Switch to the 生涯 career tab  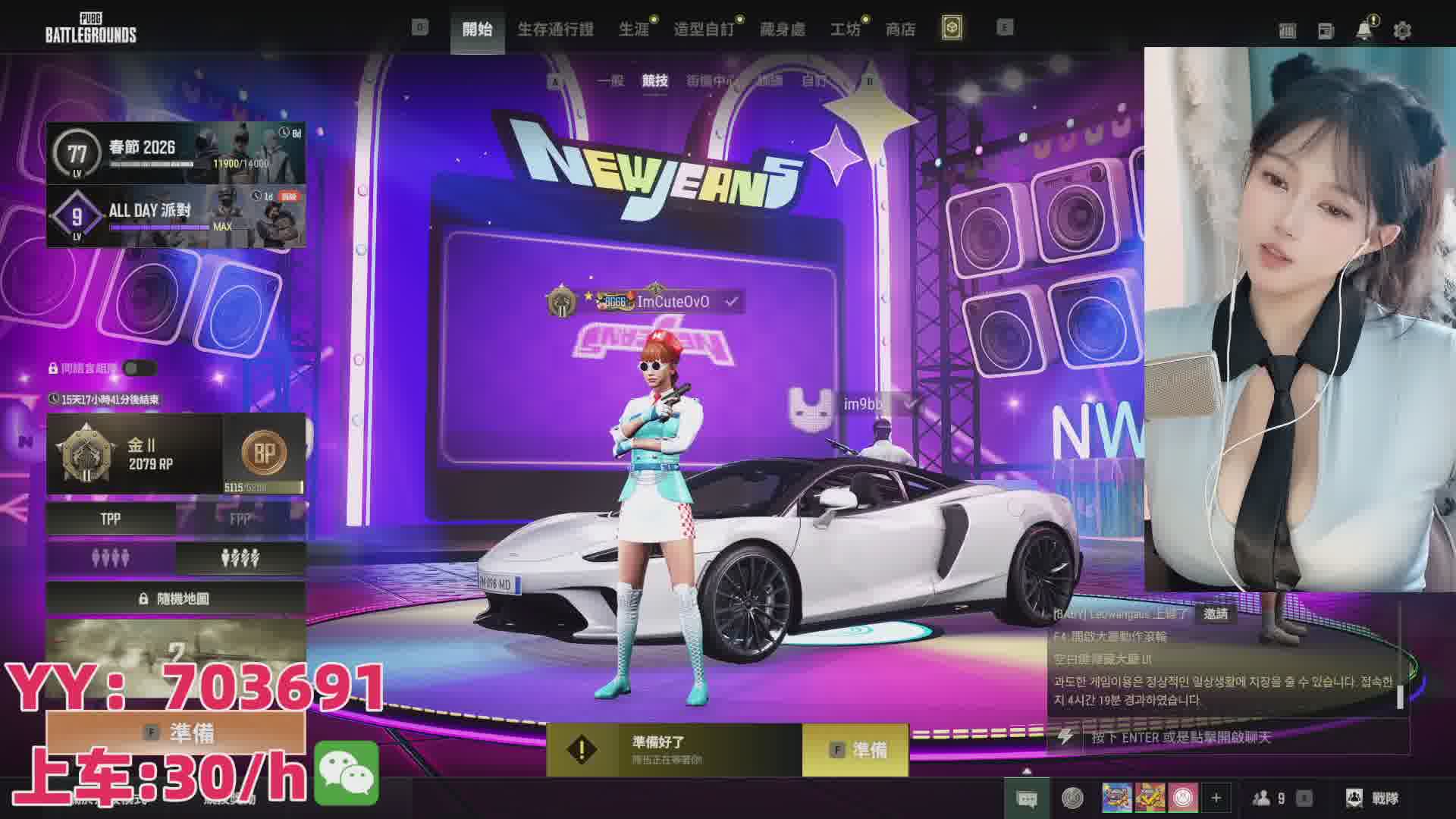(634, 29)
